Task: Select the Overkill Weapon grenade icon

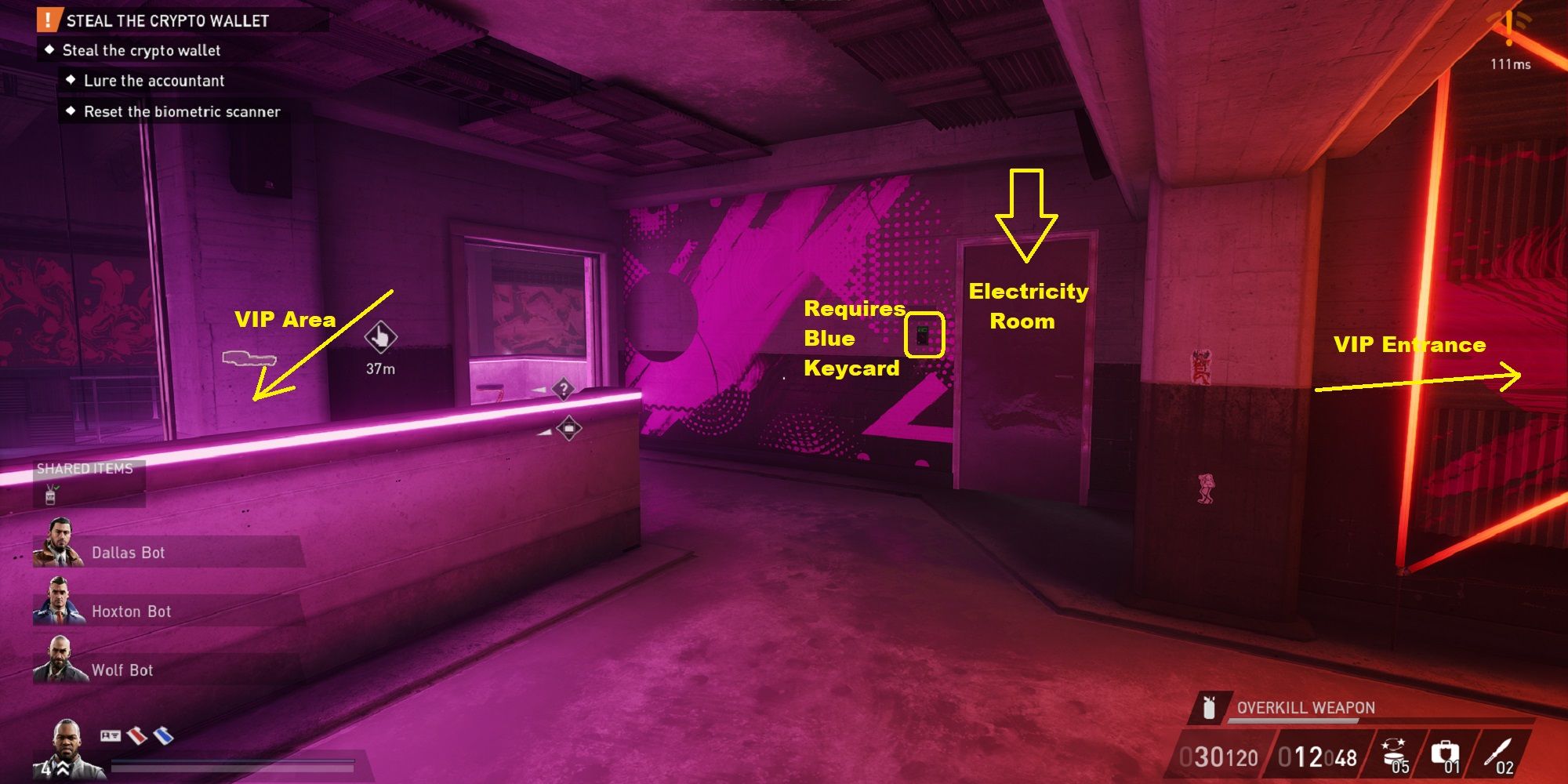Action: click(1209, 709)
